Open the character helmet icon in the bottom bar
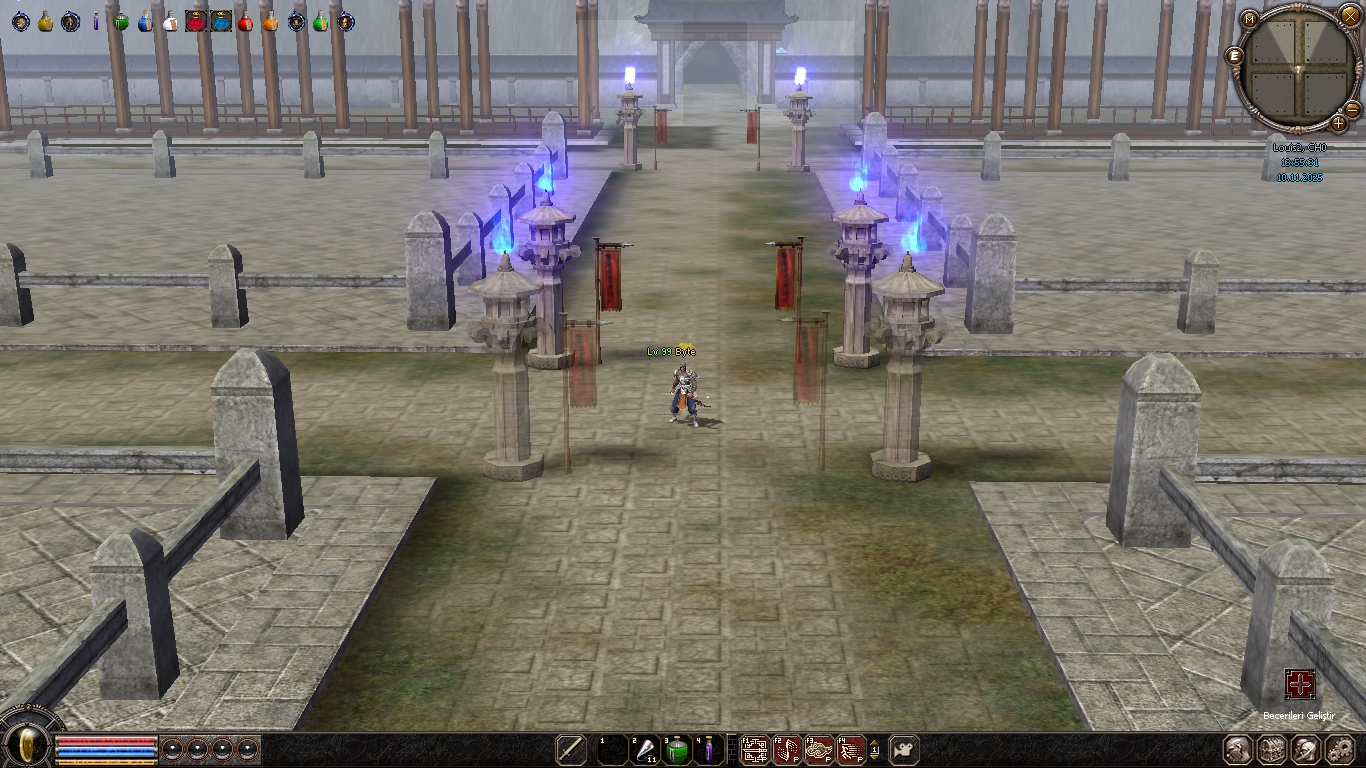The width and height of the screenshot is (1366, 768). pyautogui.click(x=1238, y=749)
